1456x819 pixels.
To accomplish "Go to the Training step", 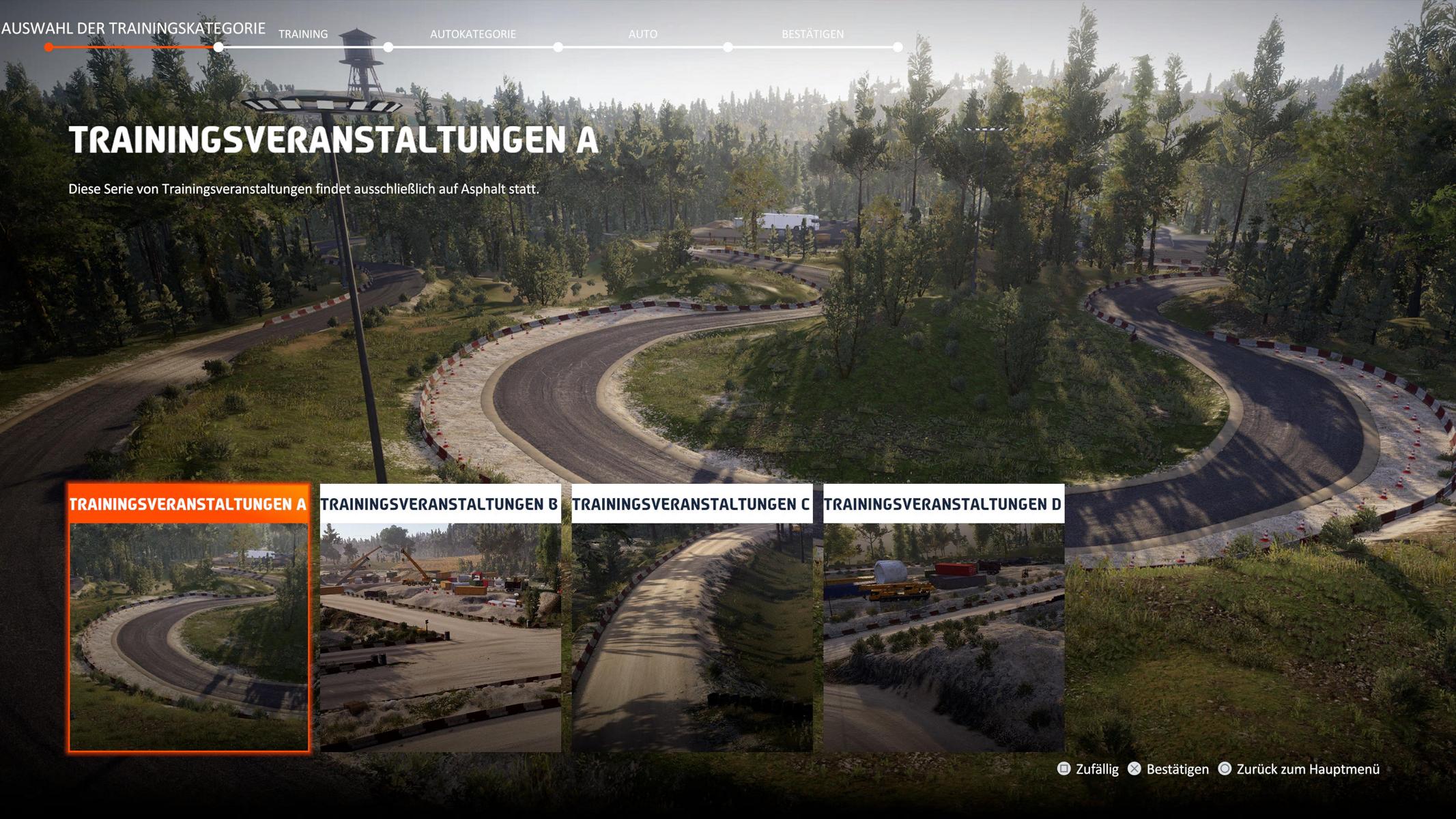I will click(x=303, y=34).
